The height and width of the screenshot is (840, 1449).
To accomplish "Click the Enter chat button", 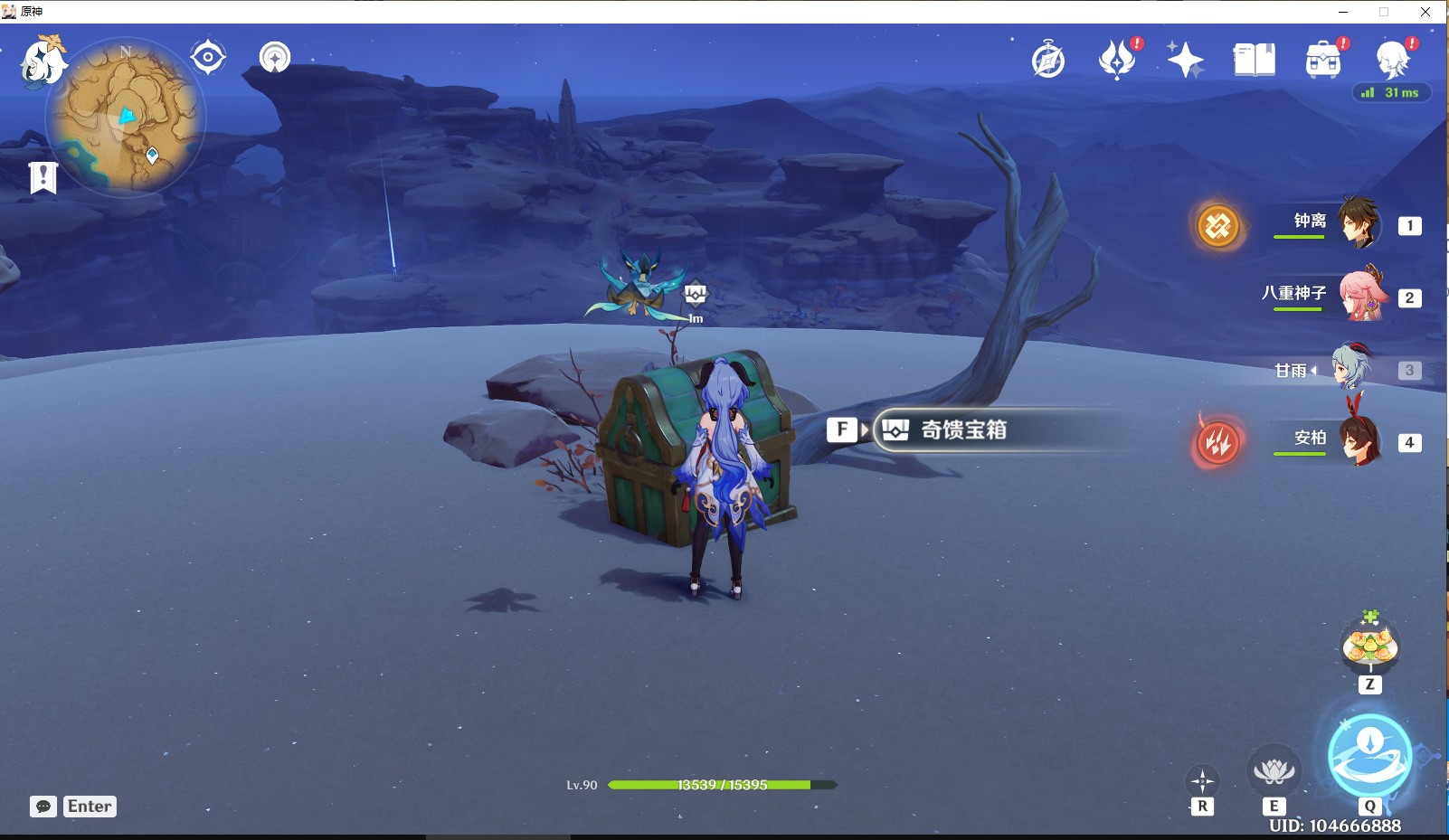I will pos(89,806).
